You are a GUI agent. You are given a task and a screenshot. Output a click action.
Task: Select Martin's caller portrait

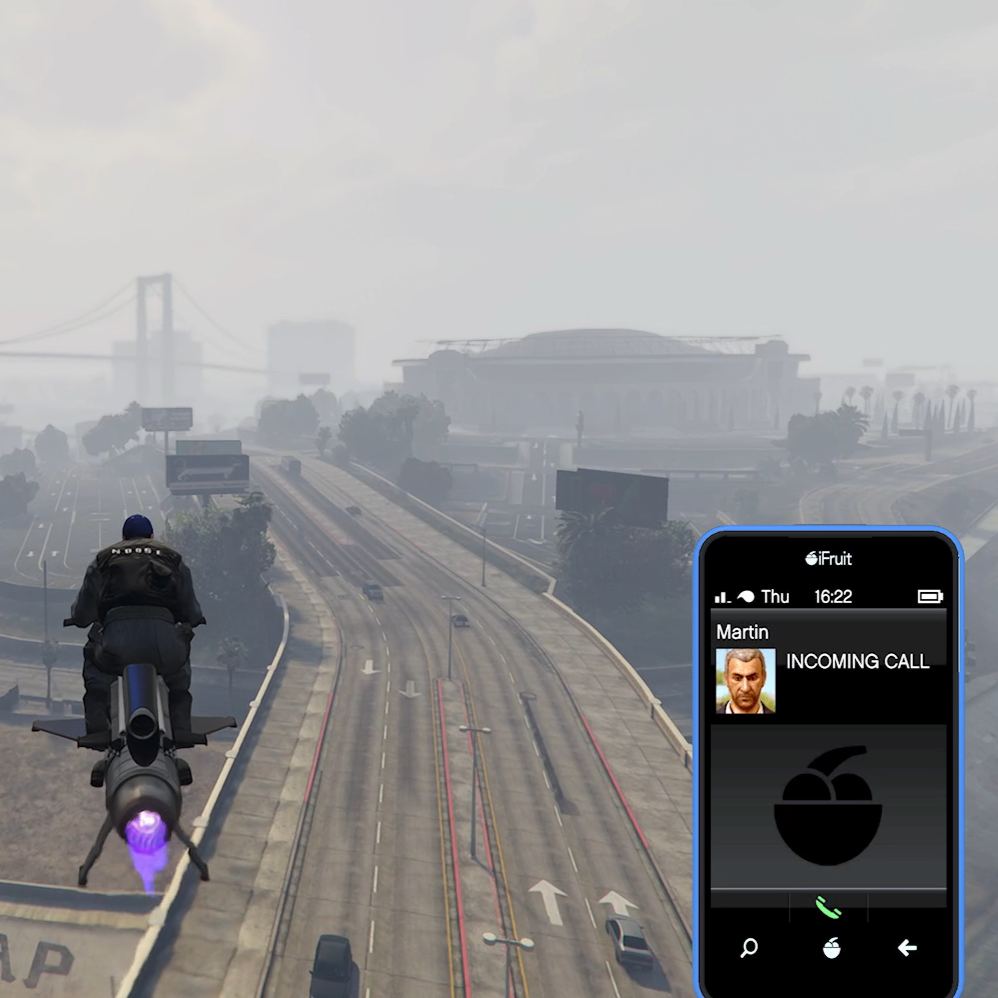745,681
